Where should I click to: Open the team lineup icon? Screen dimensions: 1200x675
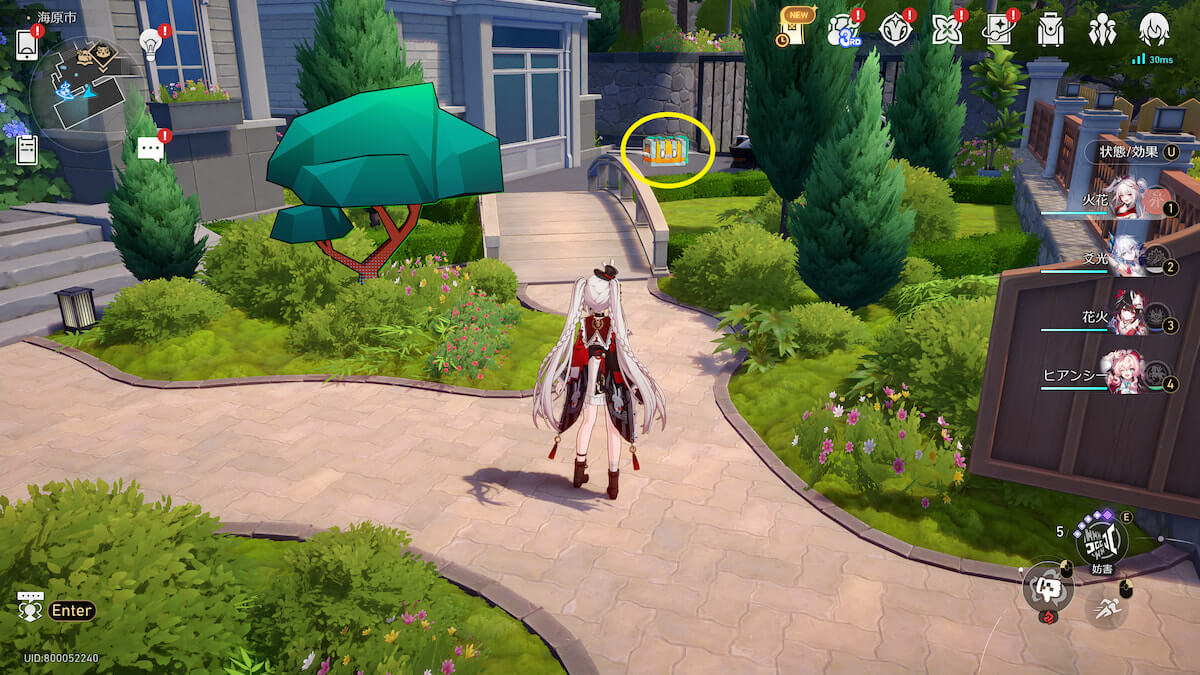(x=1102, y=31)
